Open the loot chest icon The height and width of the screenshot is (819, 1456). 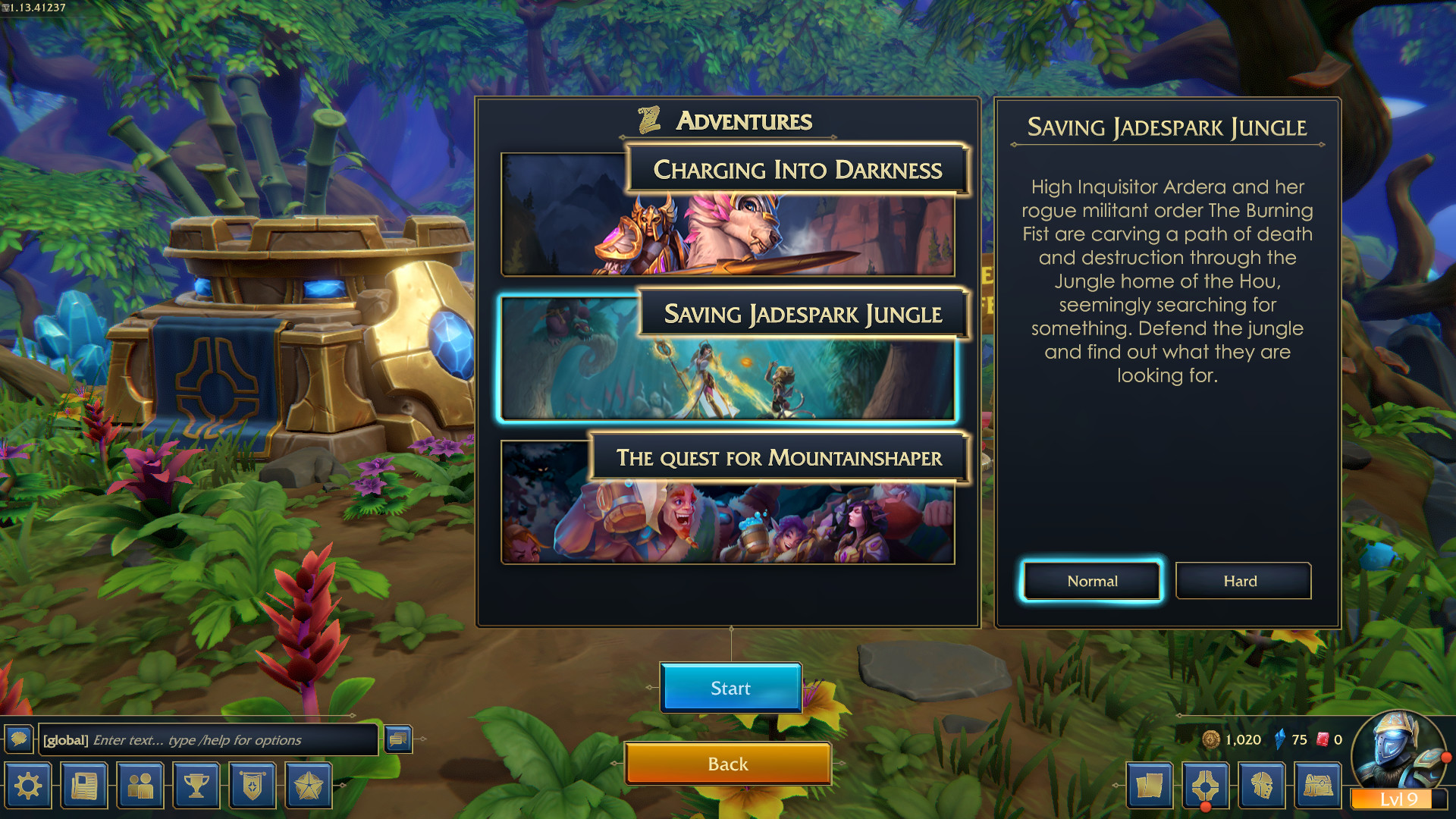pyautogui.click(x=1319, y=786)
